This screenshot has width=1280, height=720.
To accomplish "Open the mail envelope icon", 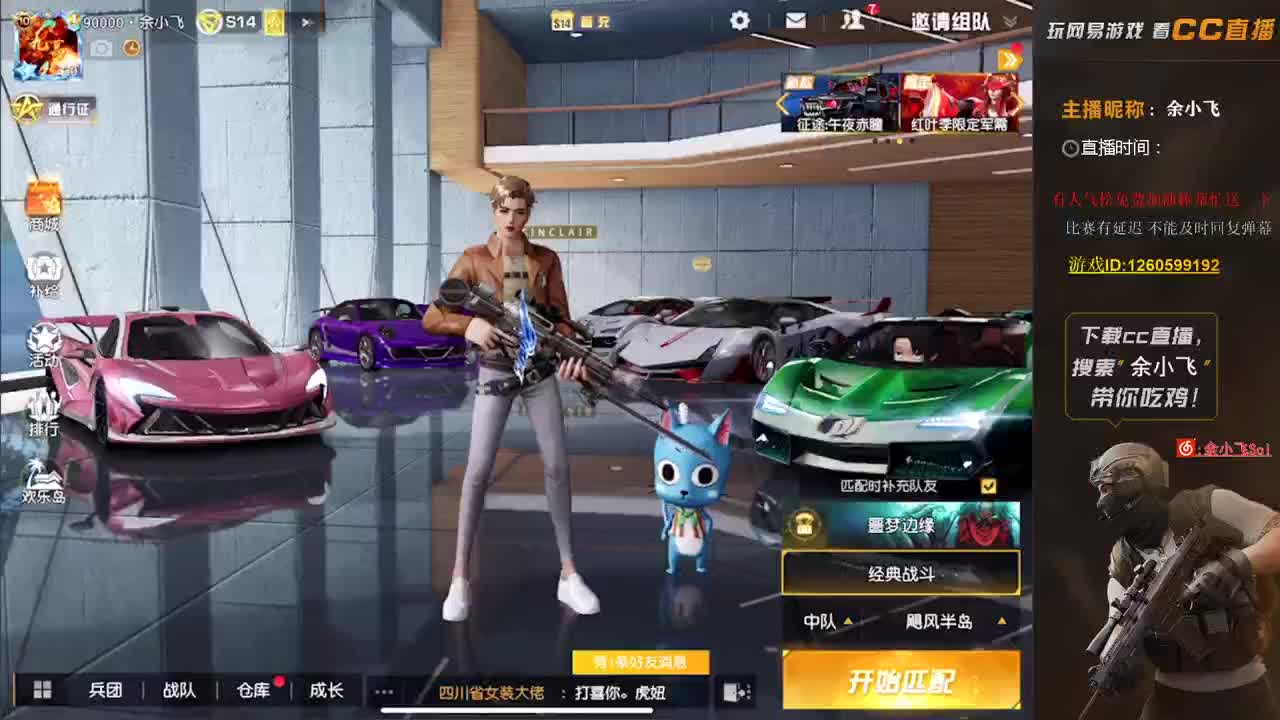I will click(x=795, y=21).
